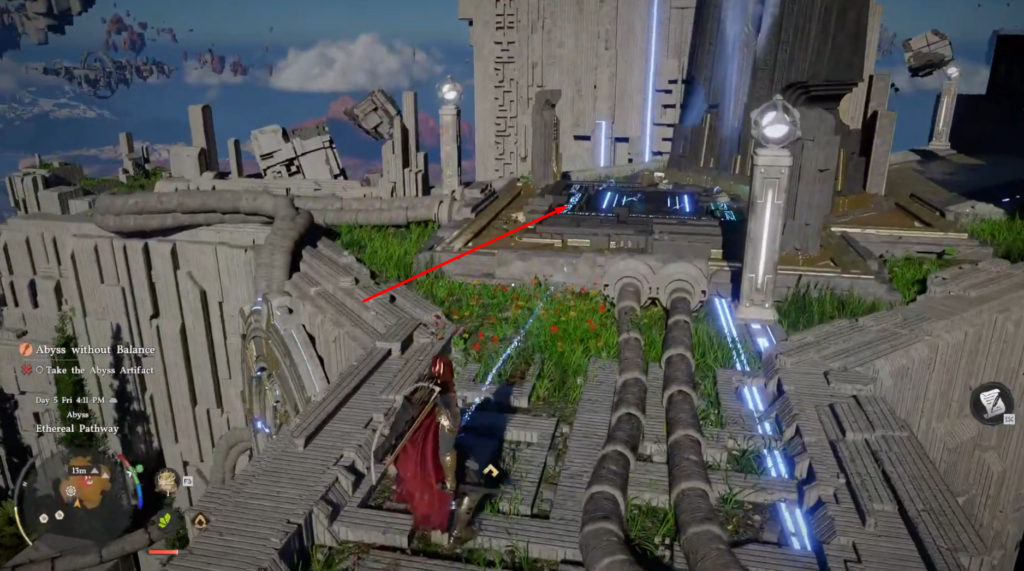Viewport: 1024px width, 571px height.
Task: Click the orange campfire icon
Action: (200, 520)
